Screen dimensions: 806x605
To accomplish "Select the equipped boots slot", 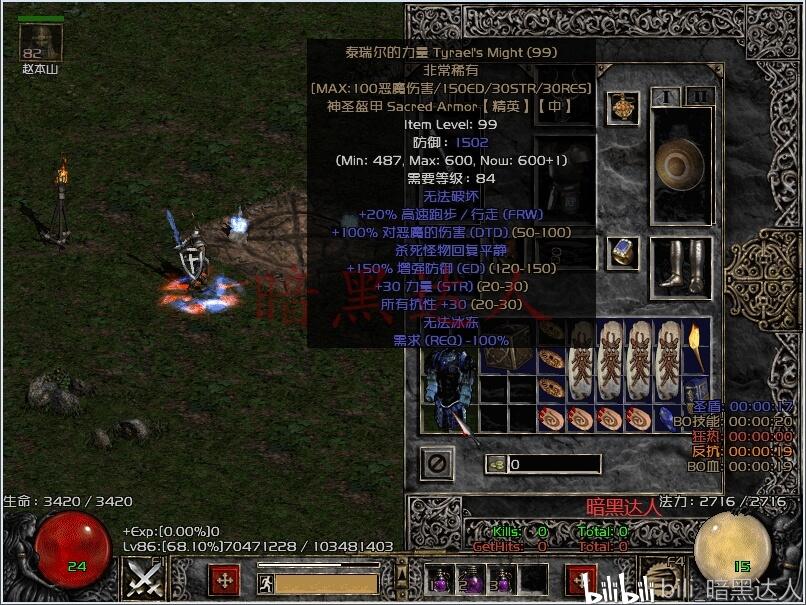I will click(x=680, y=263).
